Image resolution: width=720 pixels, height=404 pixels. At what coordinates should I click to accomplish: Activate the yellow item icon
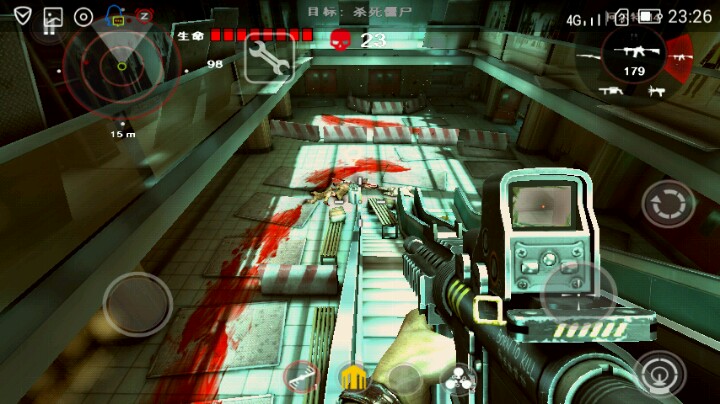point(352,378)
